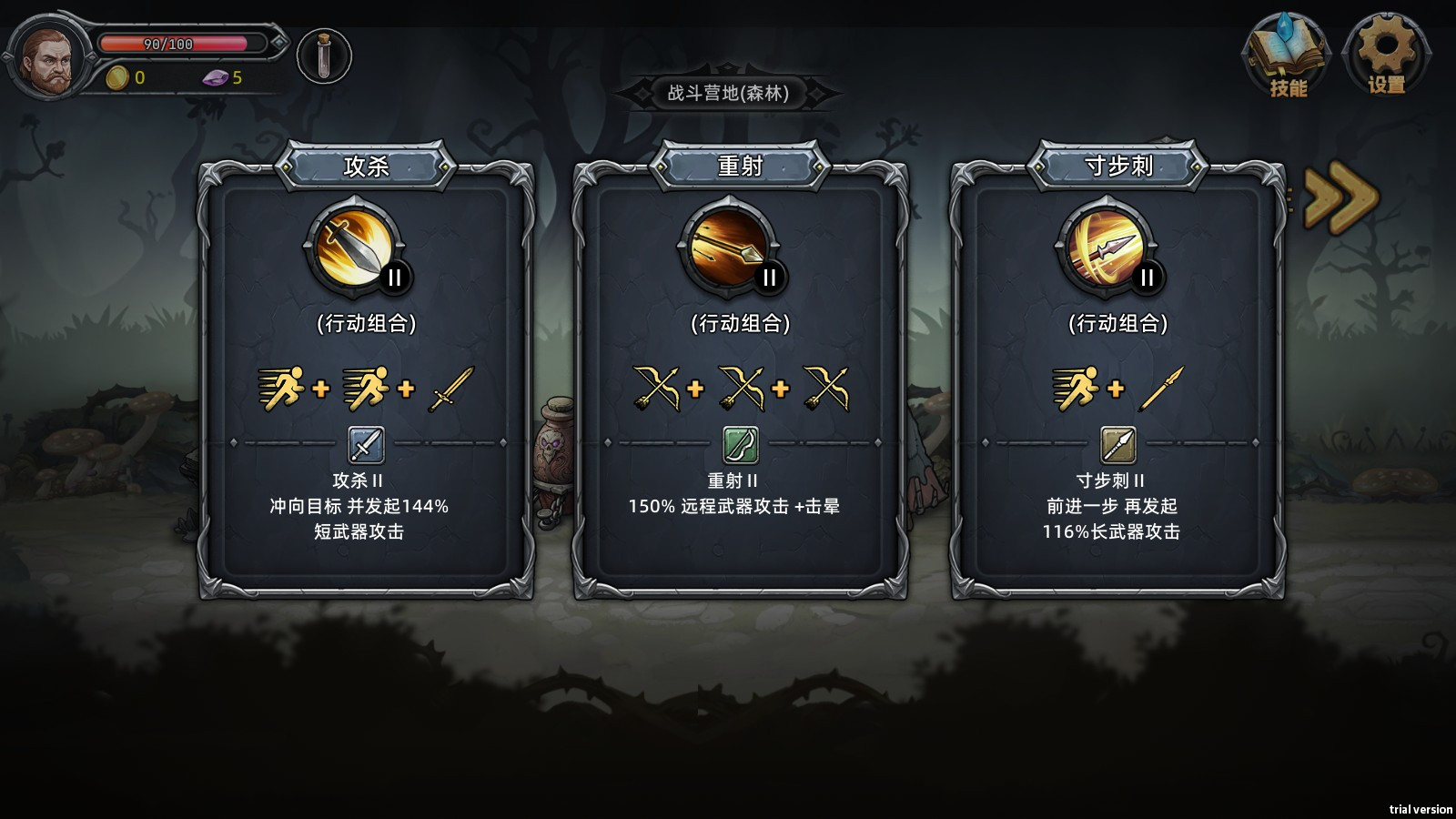Click the running figure icon in the 攻杀 combo
Viewport: 1456px width, 819px height.
point(284,386)
